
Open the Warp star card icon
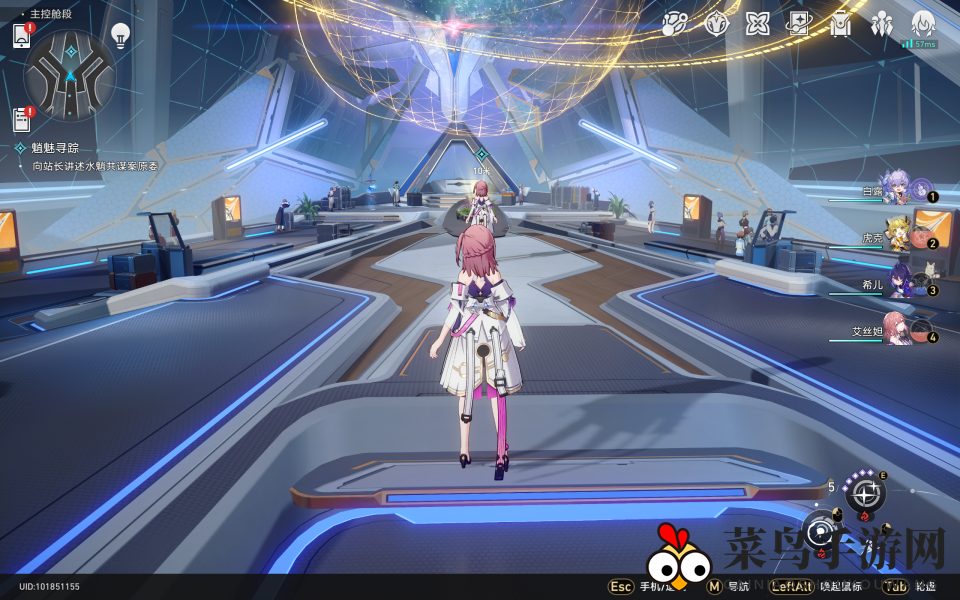pyautogui.click(x=799, y=24)
